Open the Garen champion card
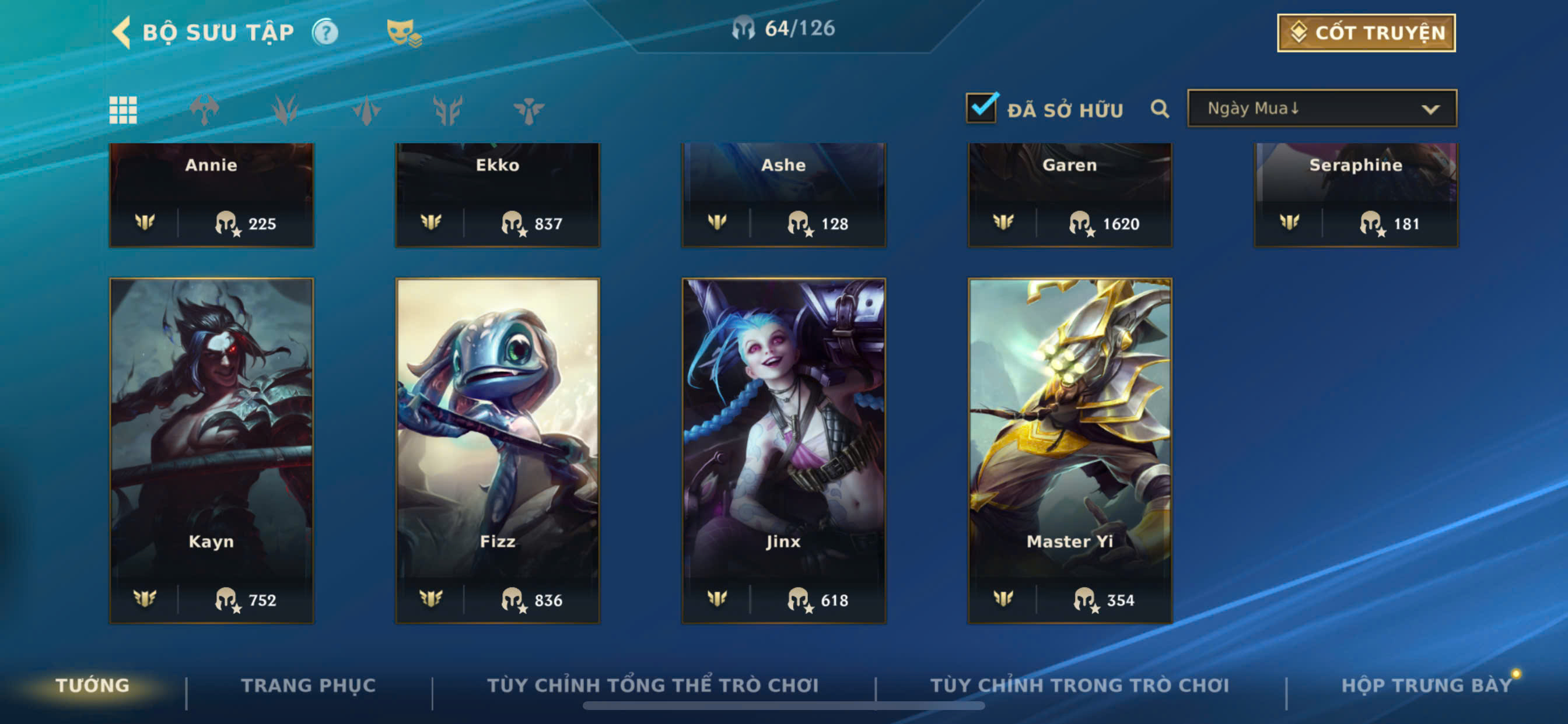The width and height of the screenshot is (1568, 724). [1069, 195]
